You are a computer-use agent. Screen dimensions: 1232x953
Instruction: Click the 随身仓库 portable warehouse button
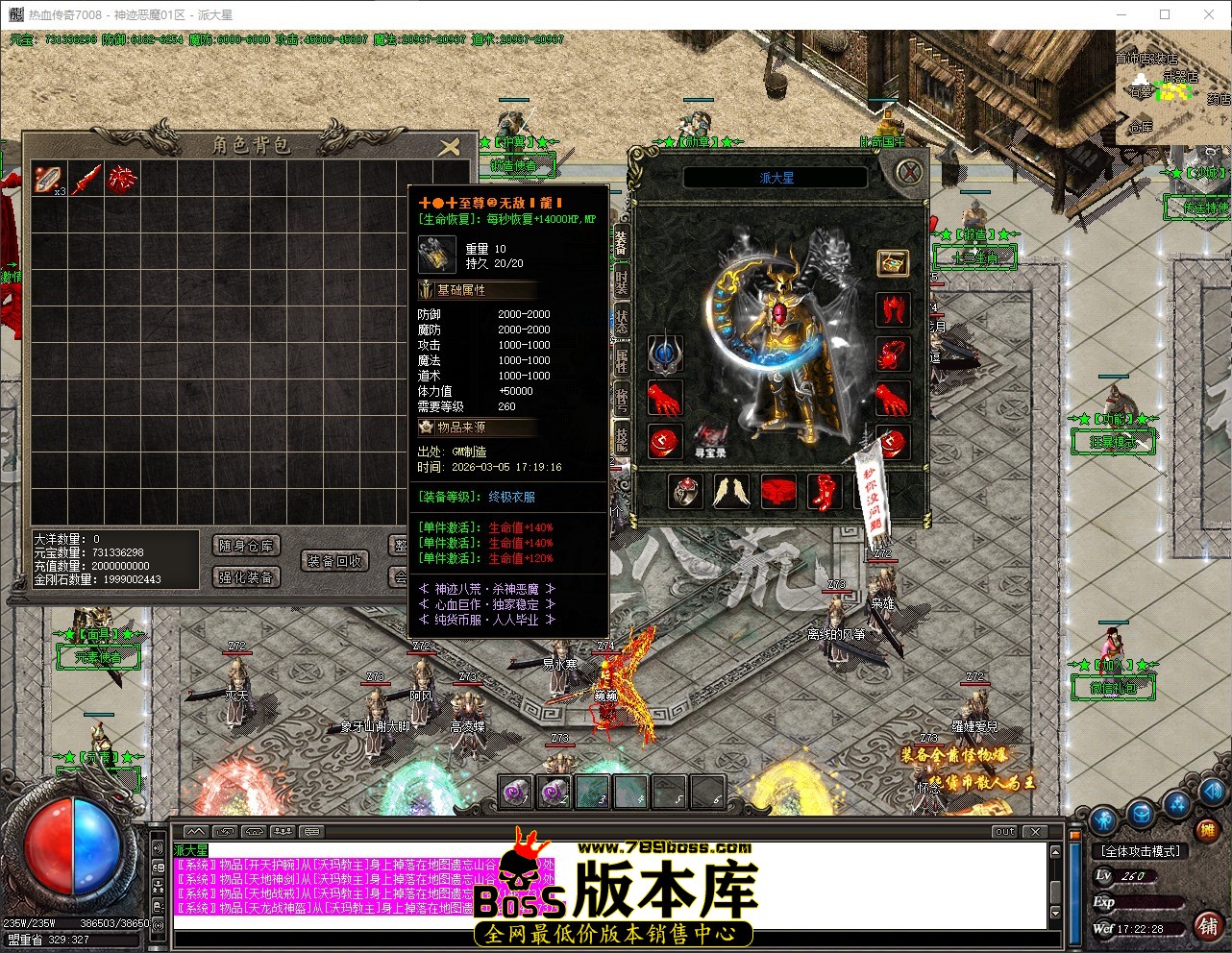(x=246, y=545)
